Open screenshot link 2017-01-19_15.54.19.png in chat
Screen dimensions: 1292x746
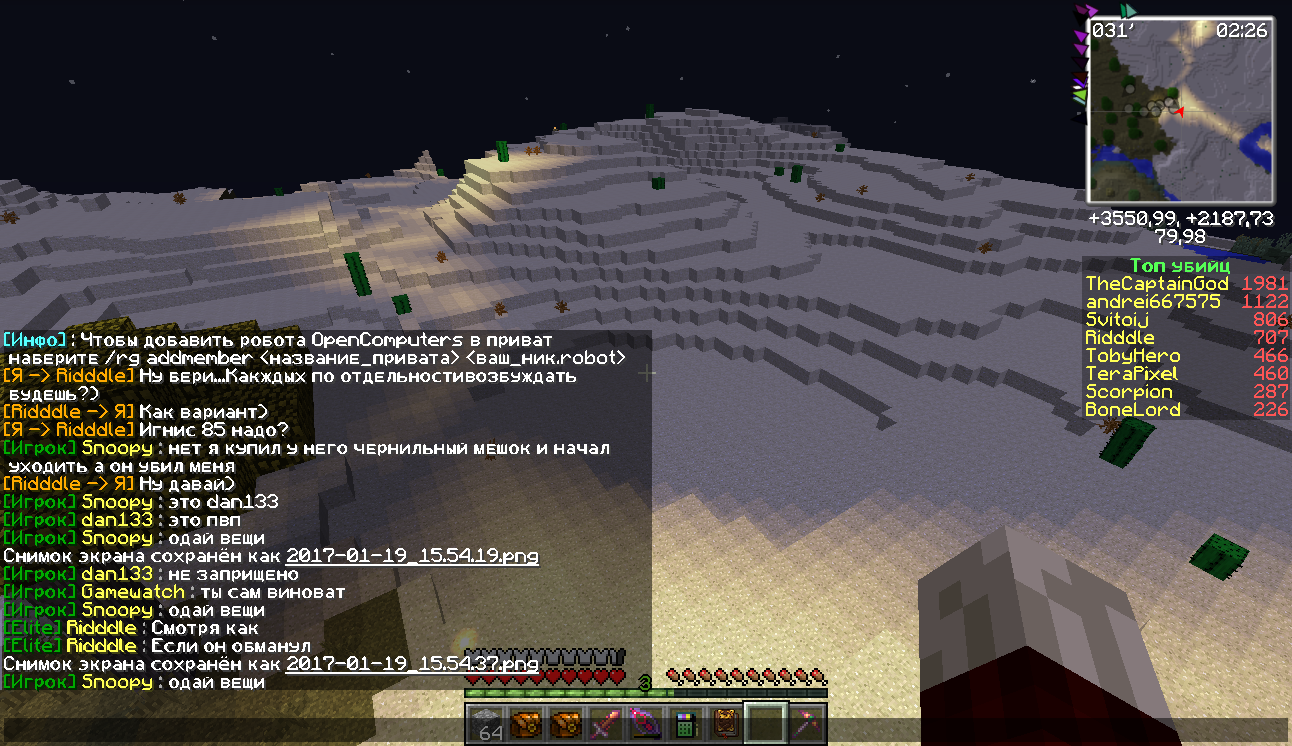(412, 556)
